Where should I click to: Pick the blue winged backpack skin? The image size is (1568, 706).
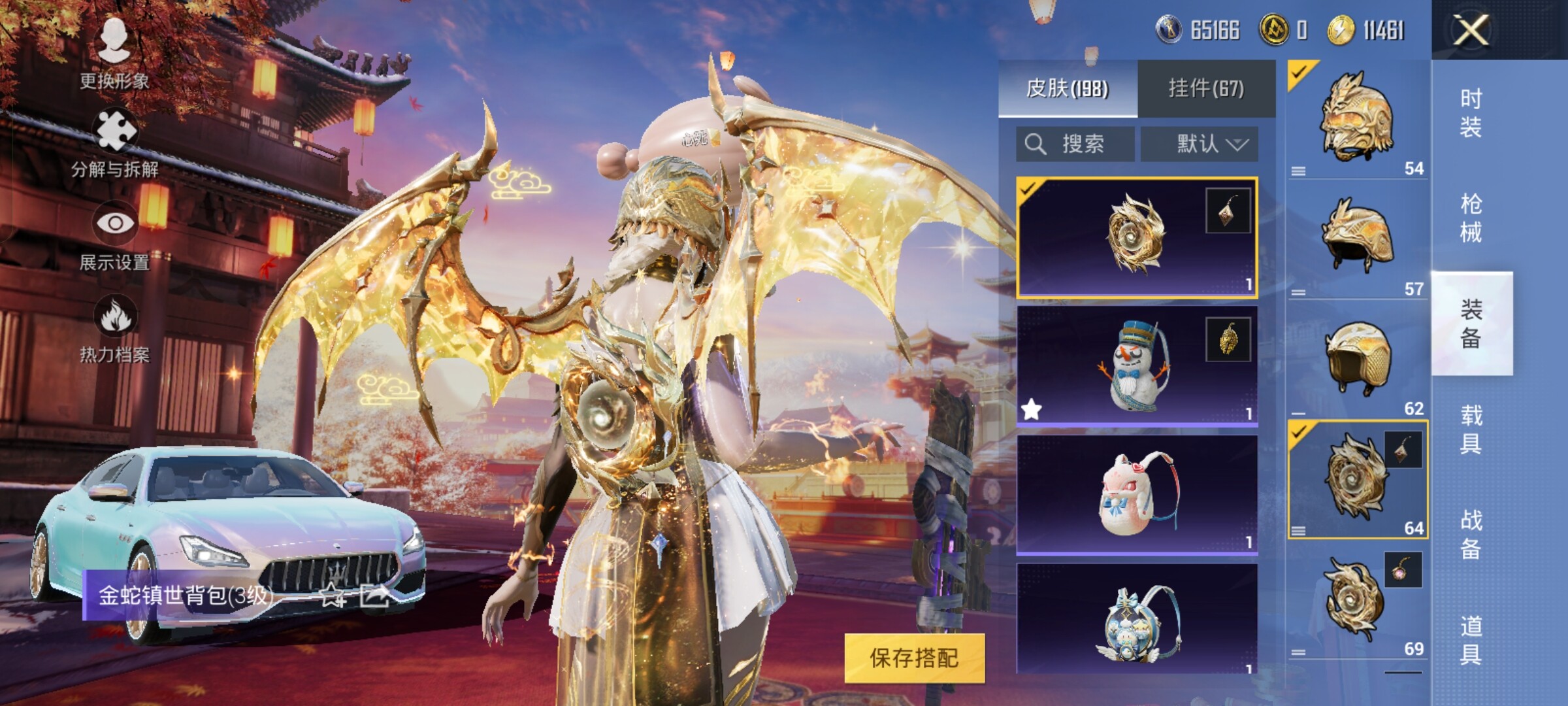point(1137,621)
